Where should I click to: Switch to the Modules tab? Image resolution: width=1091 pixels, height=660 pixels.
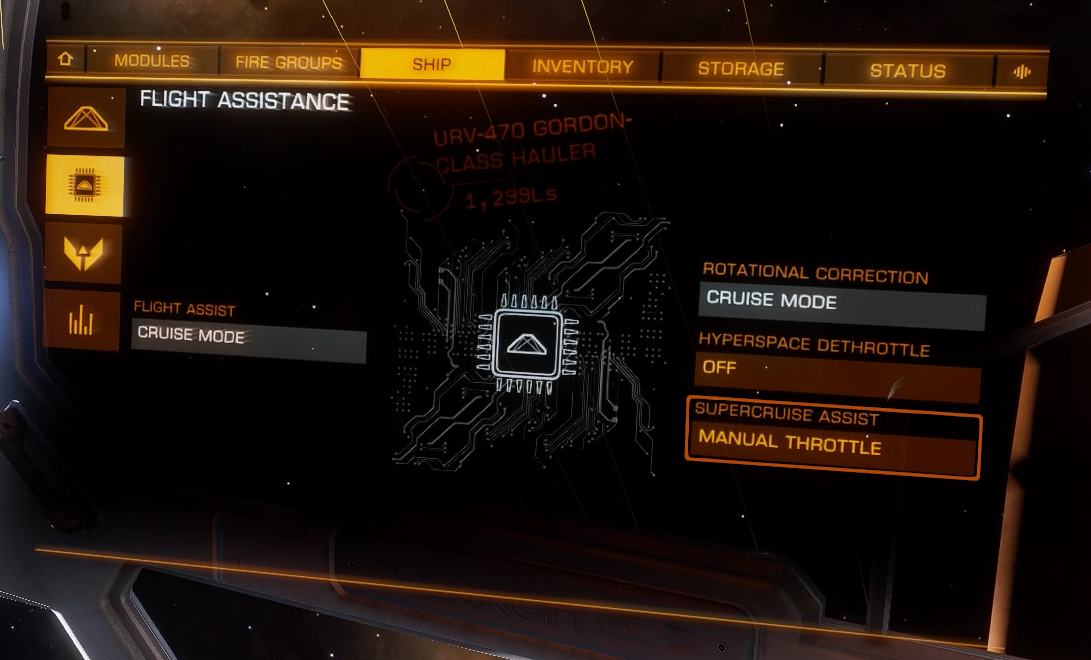pos(151,61)
